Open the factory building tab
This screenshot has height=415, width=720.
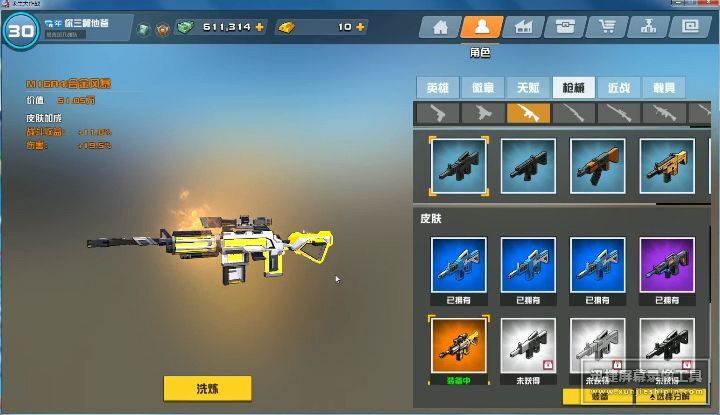523,27
